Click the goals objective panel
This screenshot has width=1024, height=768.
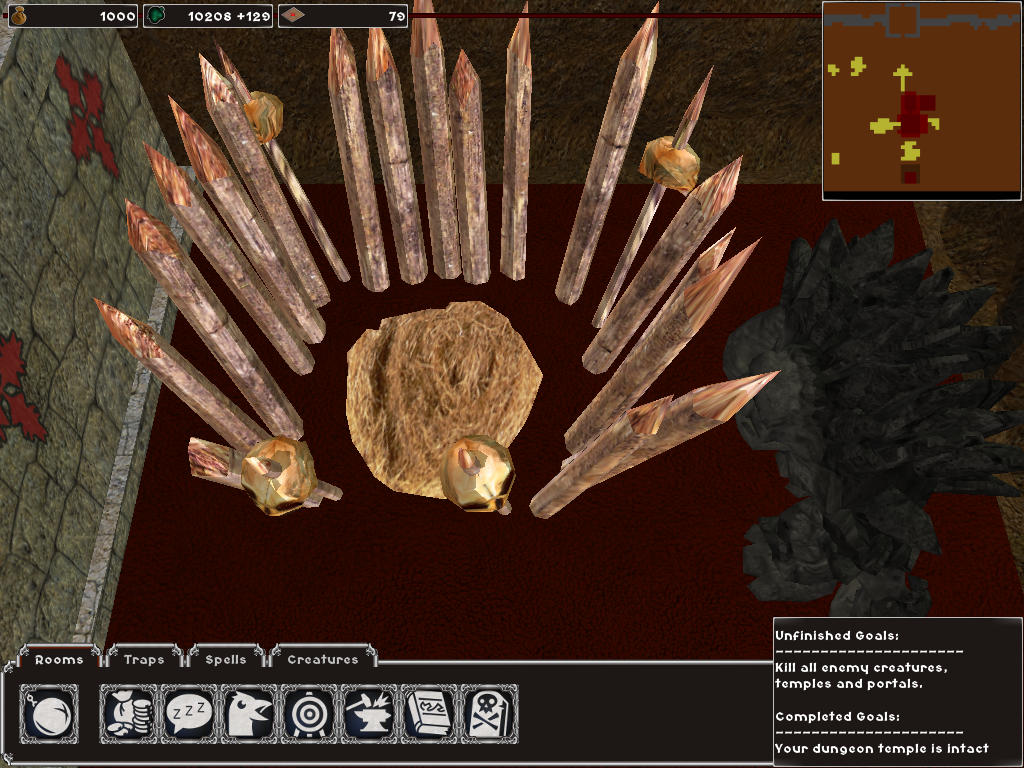click(896, 691)
